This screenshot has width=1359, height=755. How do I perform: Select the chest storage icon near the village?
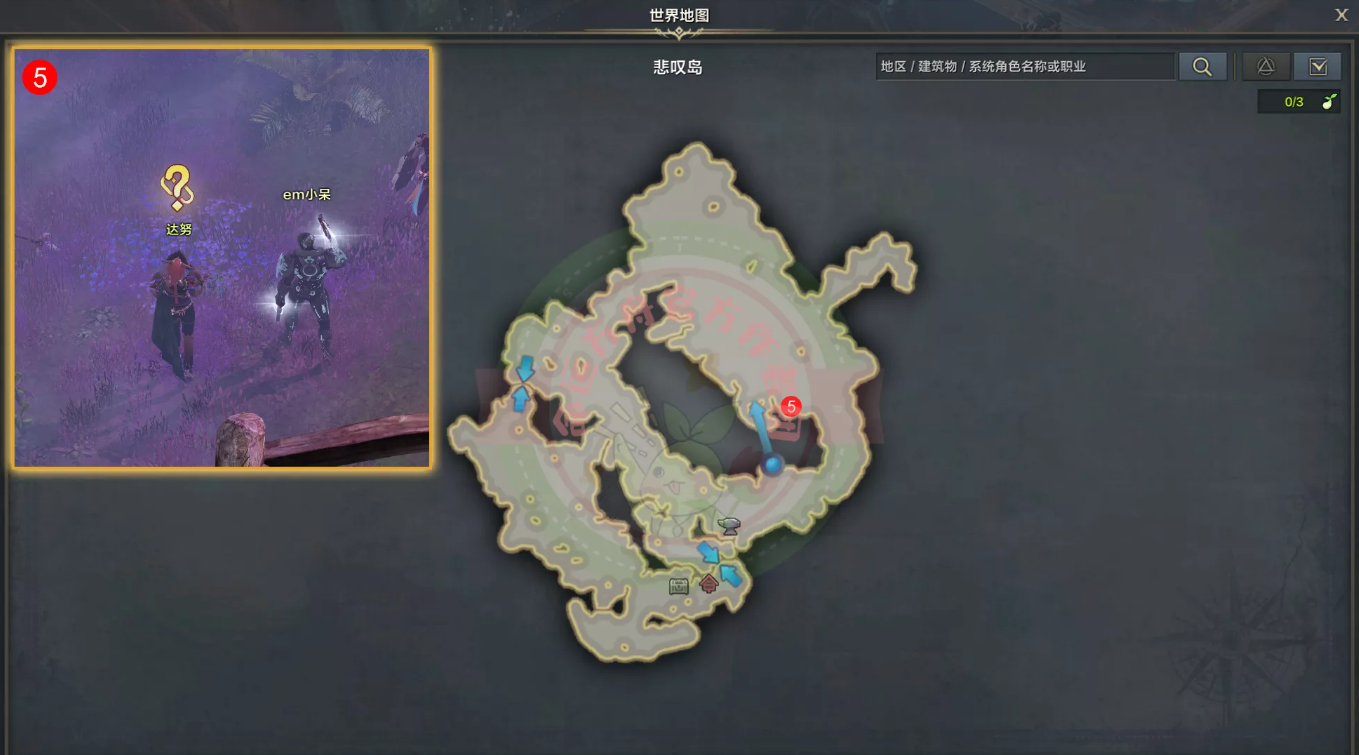click(678, 585)
